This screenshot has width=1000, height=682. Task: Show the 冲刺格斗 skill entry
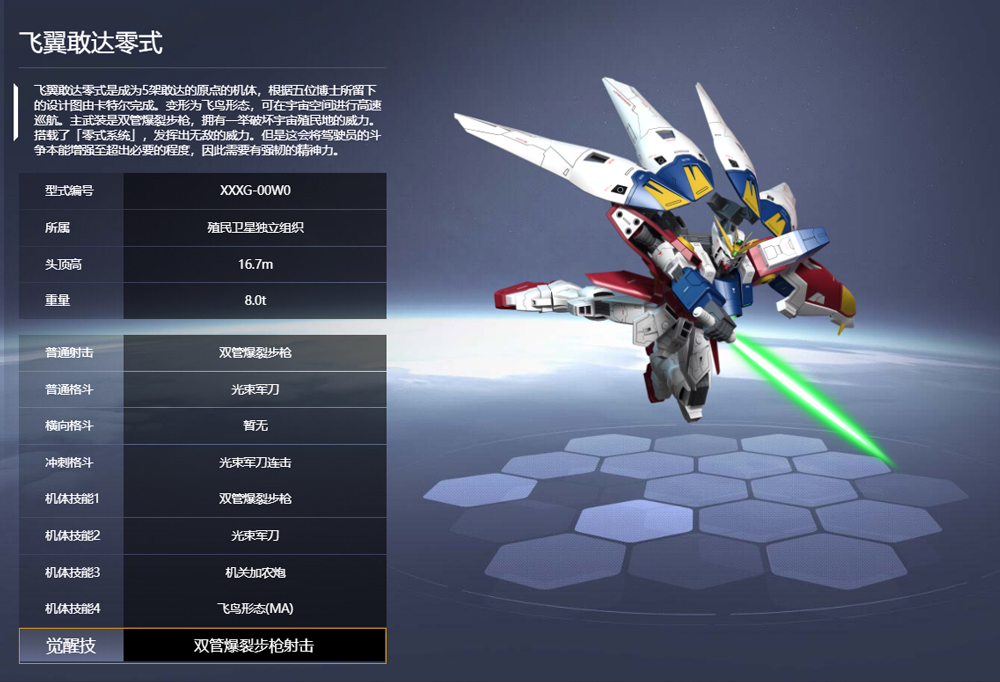pyautogui.click(x=202, y=463)
